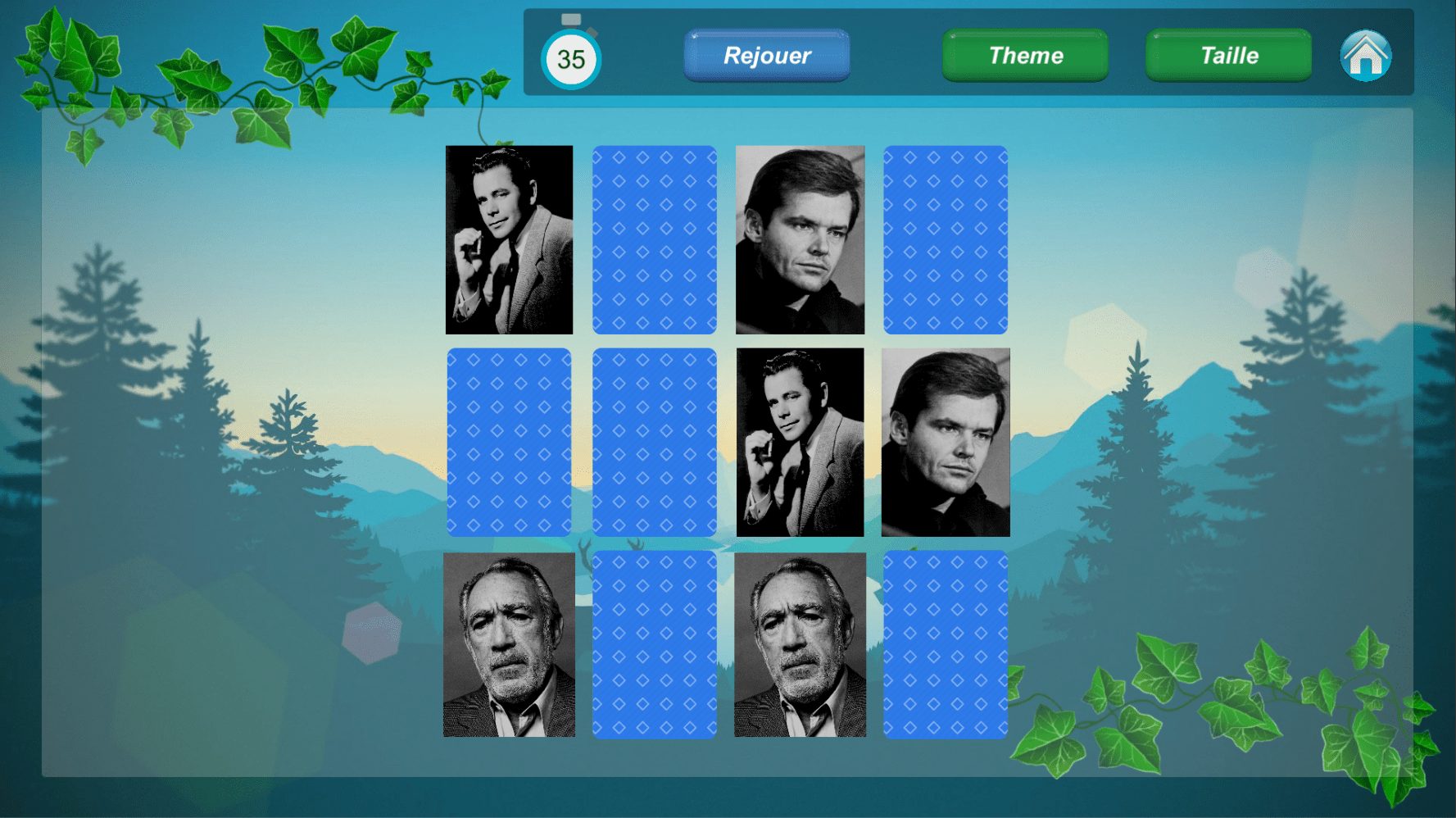The width and height of the screenshot is (1456, 818).
Task: Select Jack Nicholson's portrait in the top row
Action: (800, 239)
